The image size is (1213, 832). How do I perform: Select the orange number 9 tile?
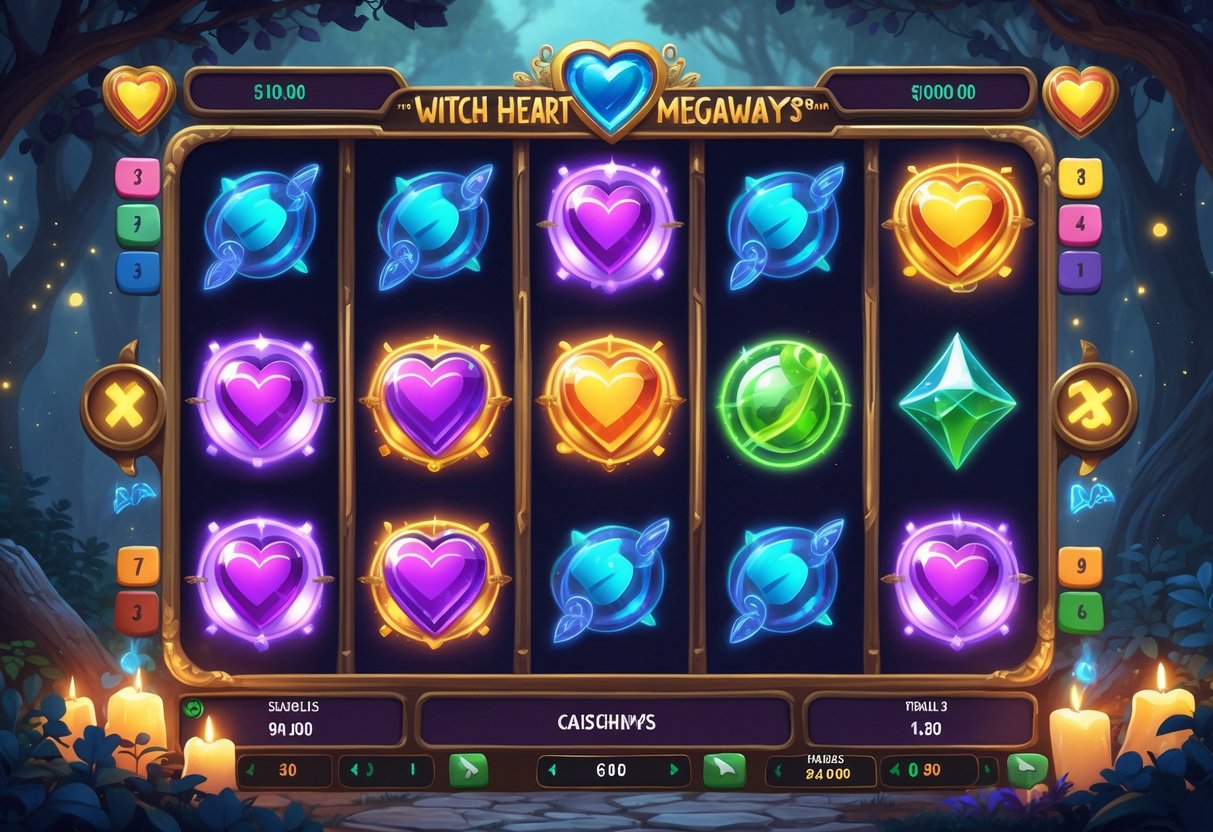point(1080,566)
